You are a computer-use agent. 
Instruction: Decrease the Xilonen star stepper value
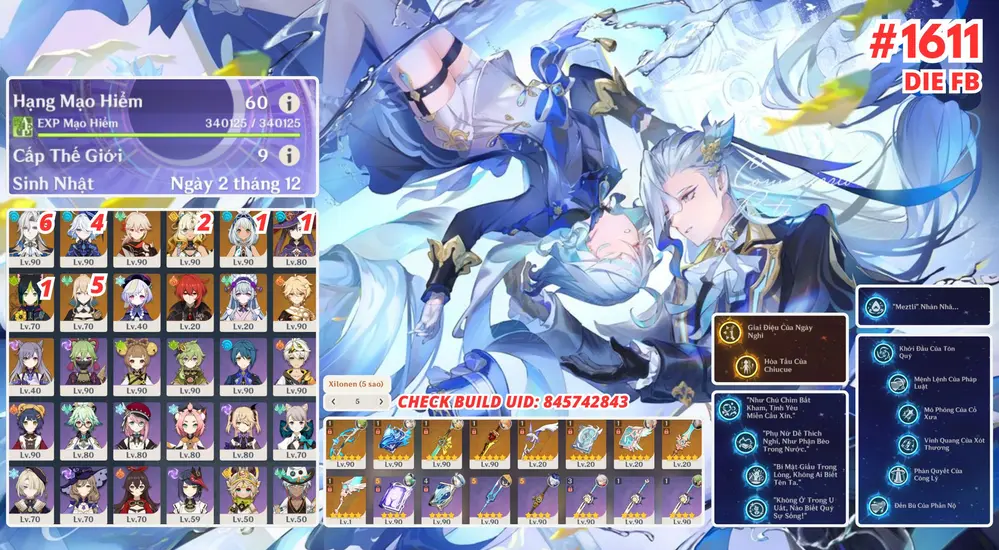[335, 401]
